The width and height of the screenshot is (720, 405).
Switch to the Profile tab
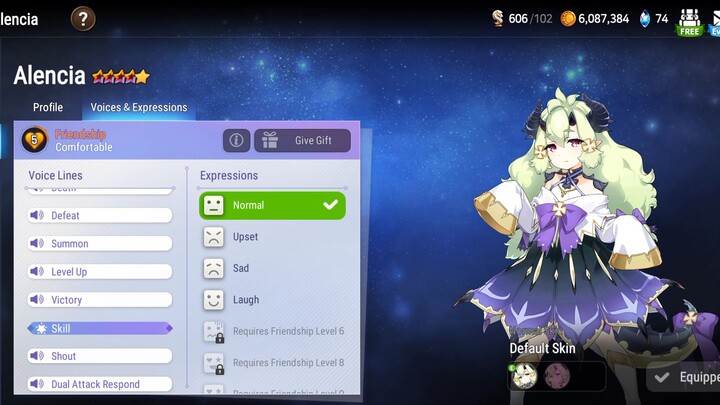[x=48, y=107]
